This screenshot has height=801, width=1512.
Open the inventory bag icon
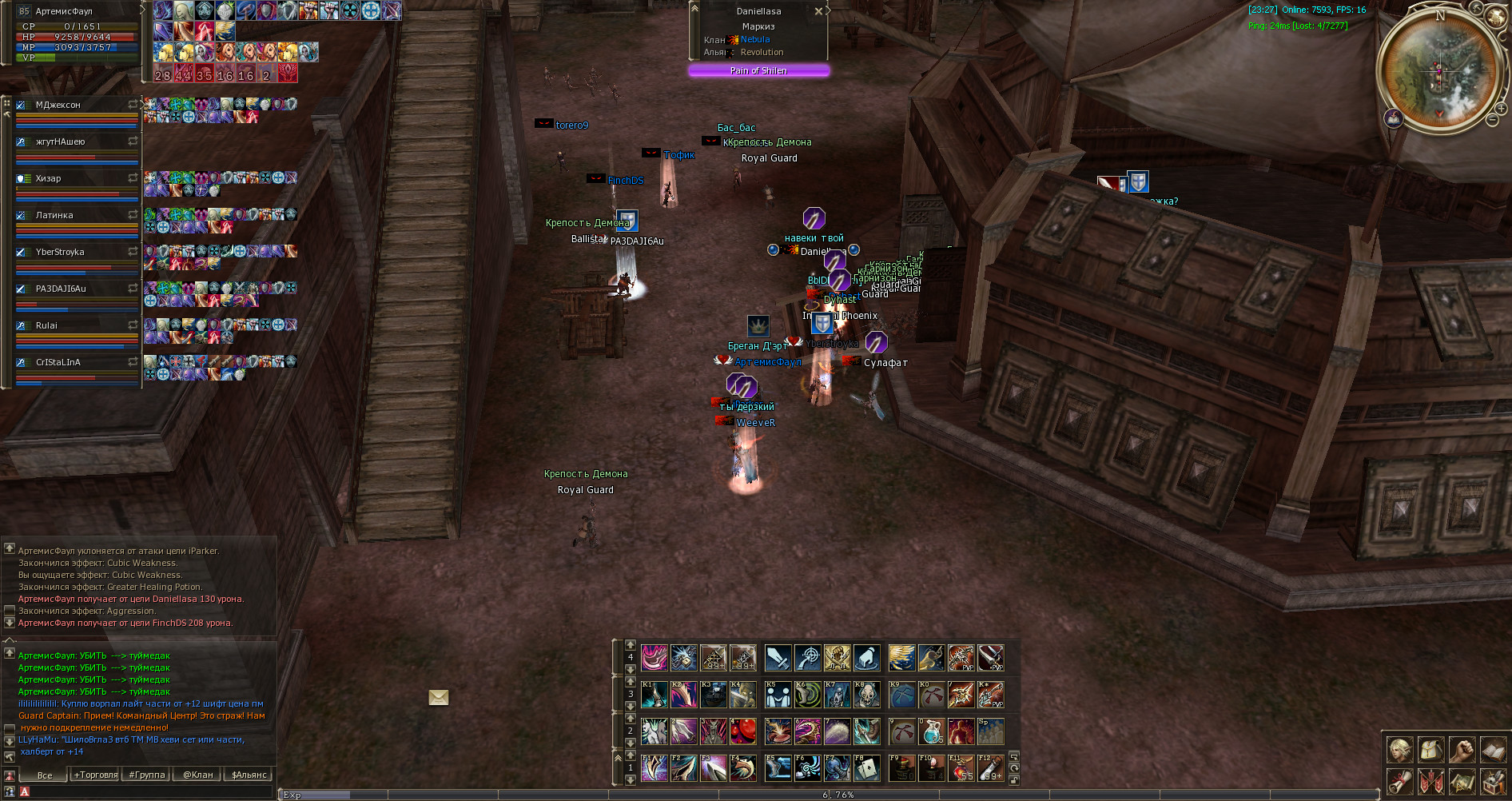pyautogui.click(x=1430, y=750)
